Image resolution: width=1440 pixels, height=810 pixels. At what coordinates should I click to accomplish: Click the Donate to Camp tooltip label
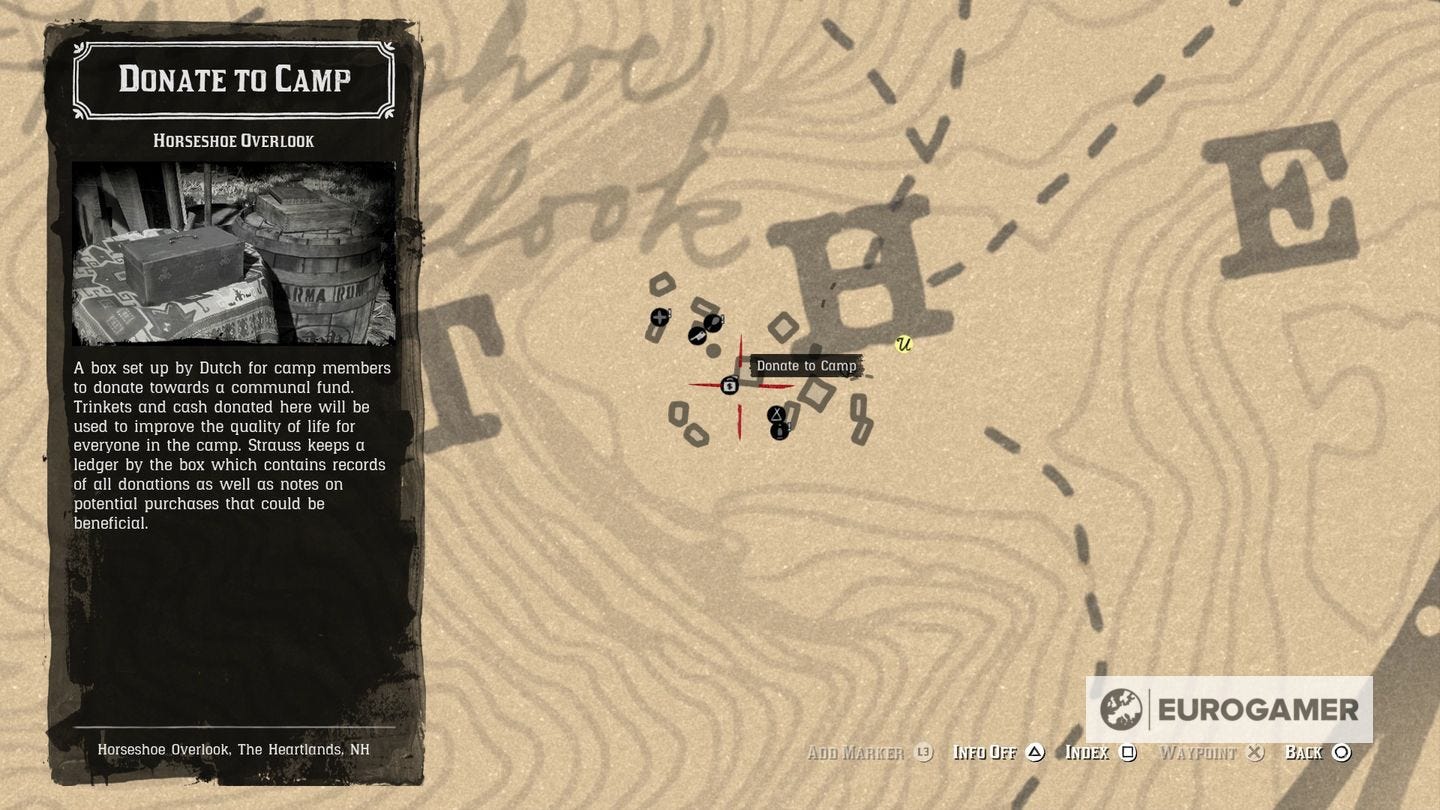point(807,365)
